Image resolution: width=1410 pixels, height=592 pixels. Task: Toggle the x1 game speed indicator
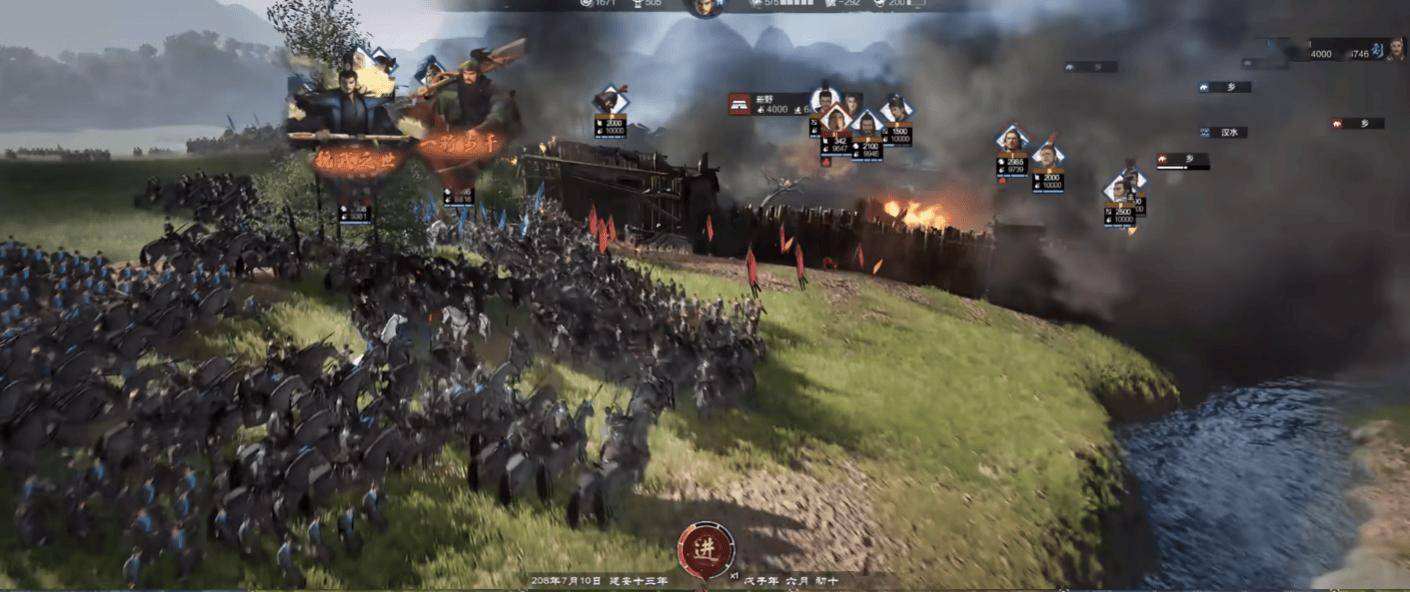(731, 577)
